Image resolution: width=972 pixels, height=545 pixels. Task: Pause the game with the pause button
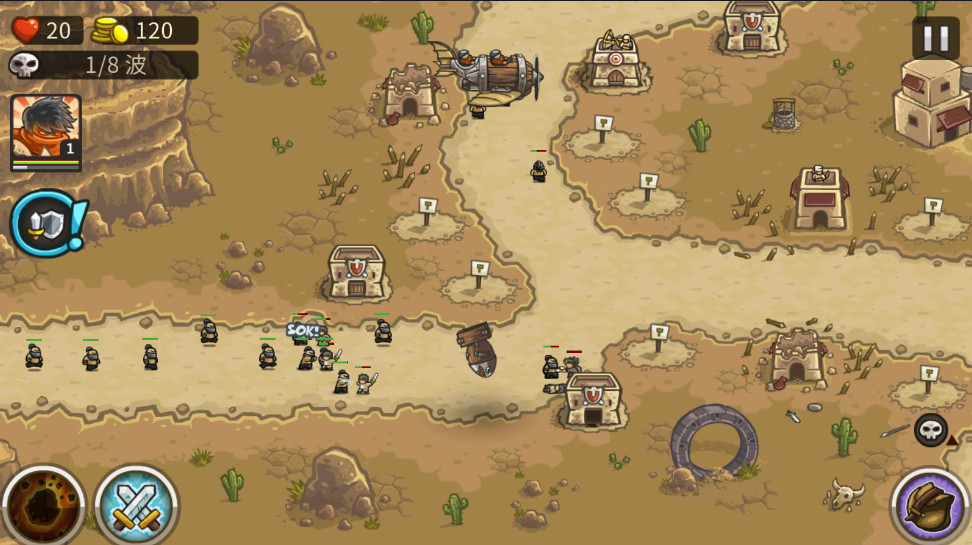point(935,39)
